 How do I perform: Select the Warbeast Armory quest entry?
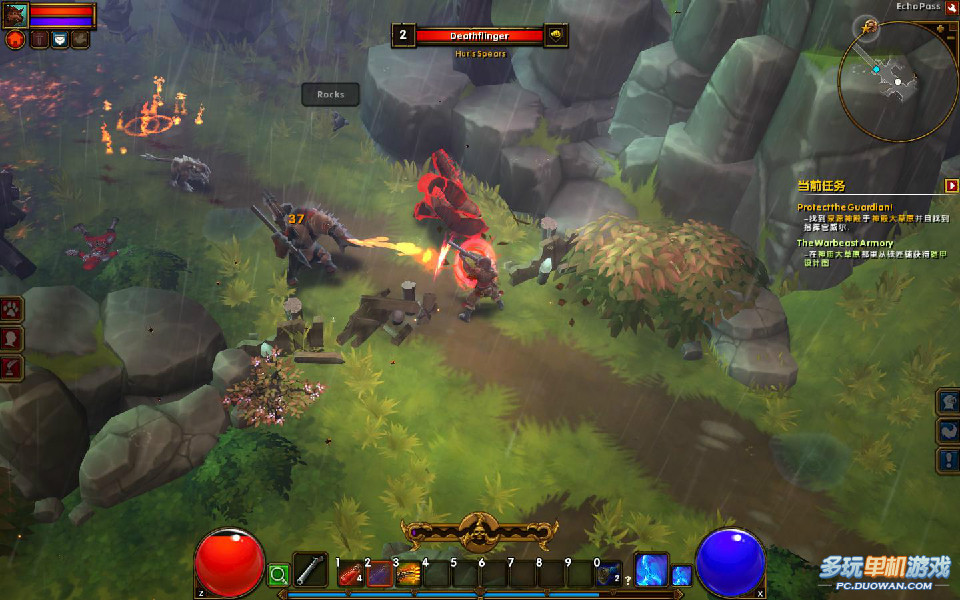[845, 243]
